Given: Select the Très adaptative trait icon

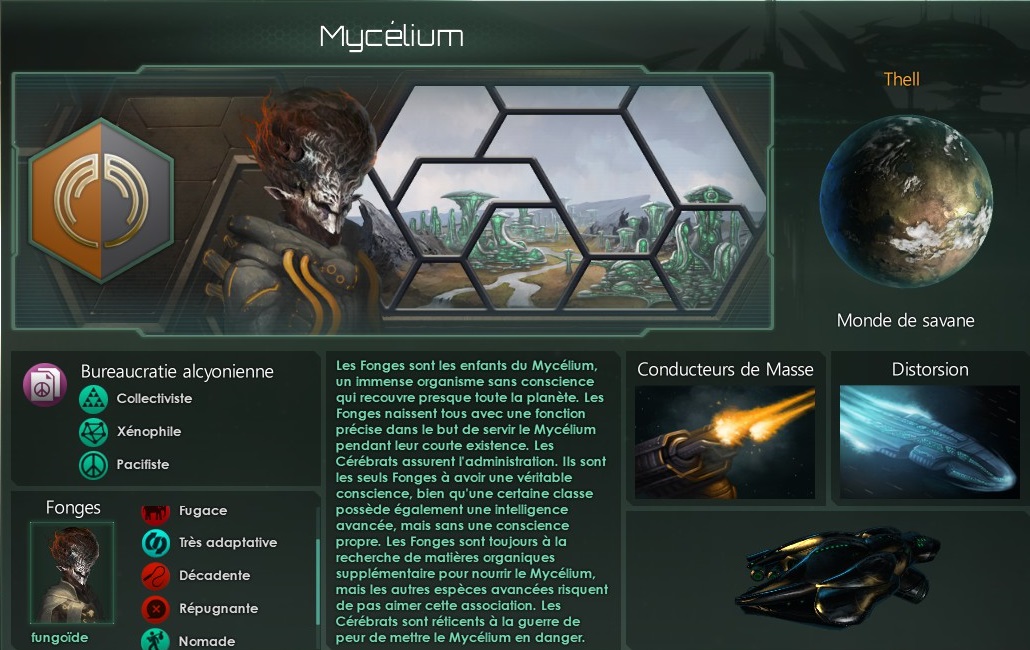Looking at the screenshot, I should pos(155,543).
